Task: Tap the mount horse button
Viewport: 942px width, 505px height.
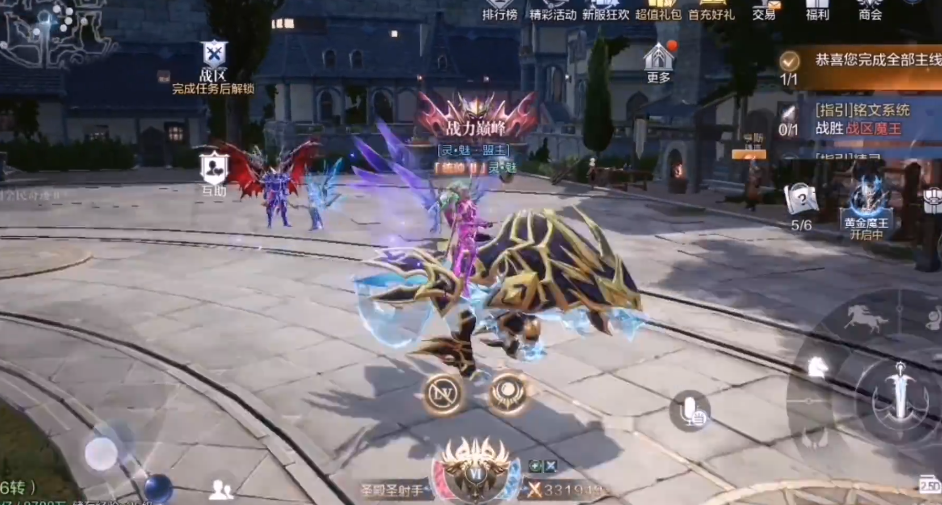Action: click(866, 320)
